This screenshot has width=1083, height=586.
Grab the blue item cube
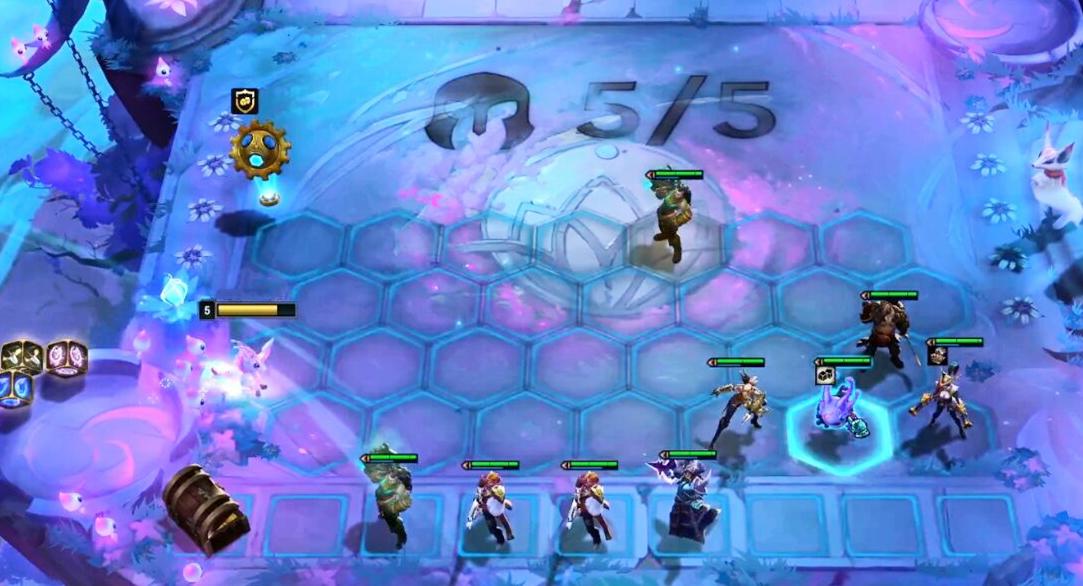14,388
